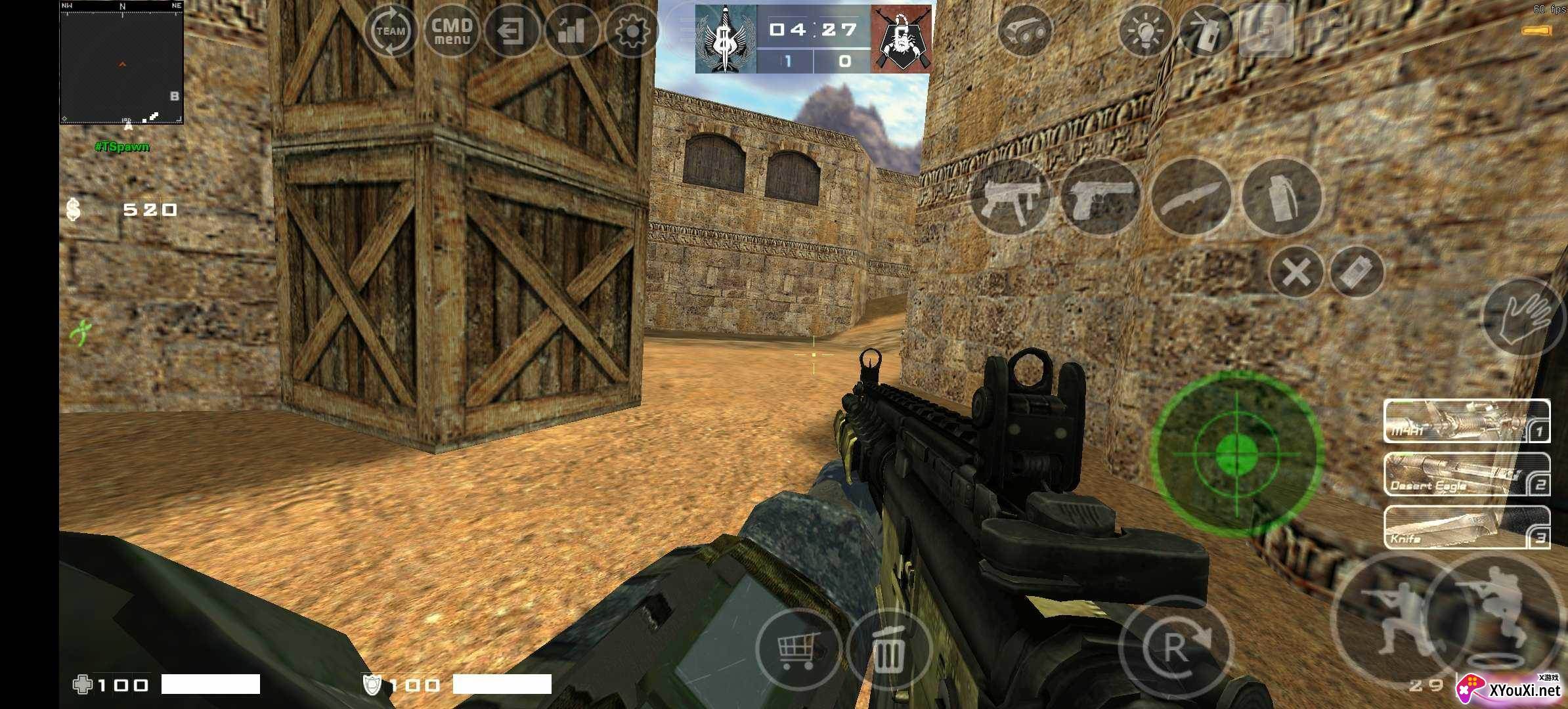Select the Desert Eagle weapon slot
Image resolution: width=1568 pixels, height=709 pixels.
(x=1466, y=474)
